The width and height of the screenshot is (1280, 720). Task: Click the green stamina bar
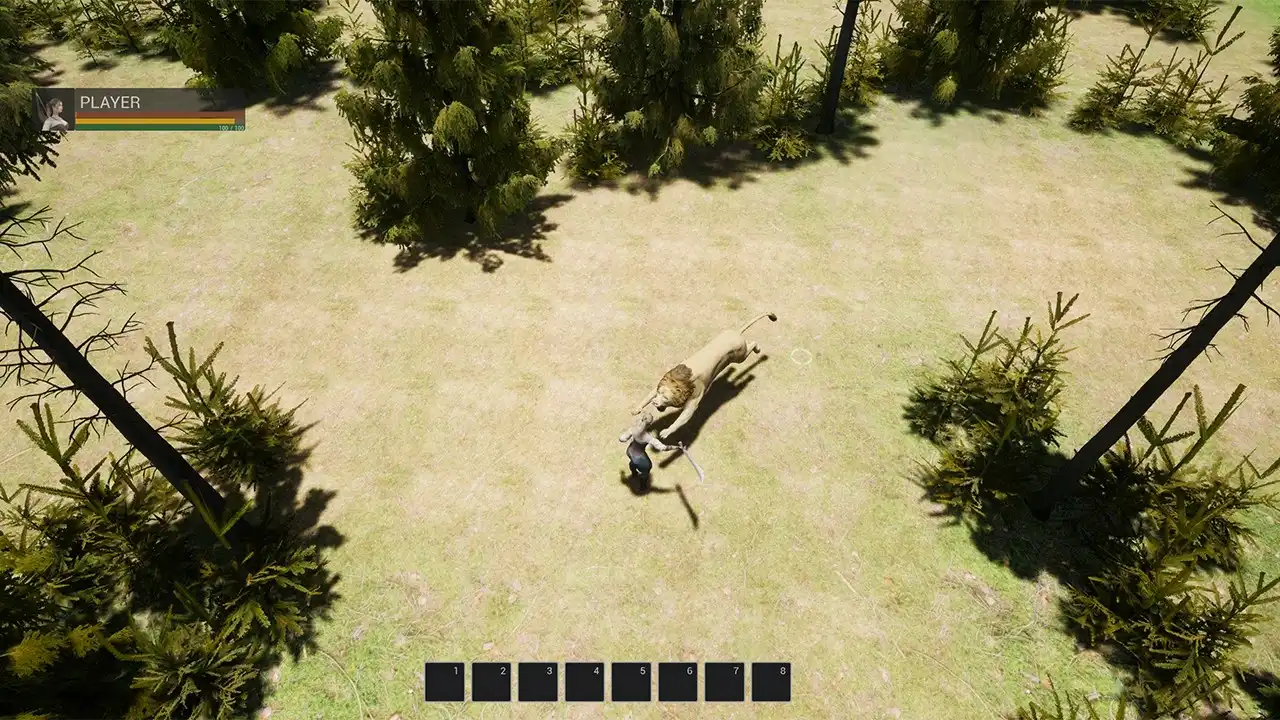coord(150,126)
